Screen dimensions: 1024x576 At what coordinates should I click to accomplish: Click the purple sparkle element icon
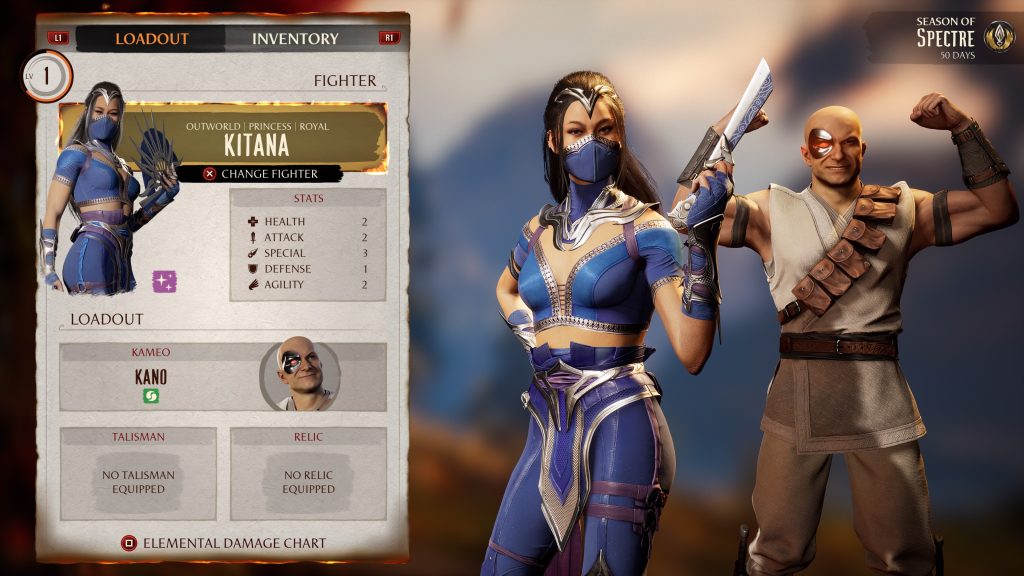(x=164, y=281)
